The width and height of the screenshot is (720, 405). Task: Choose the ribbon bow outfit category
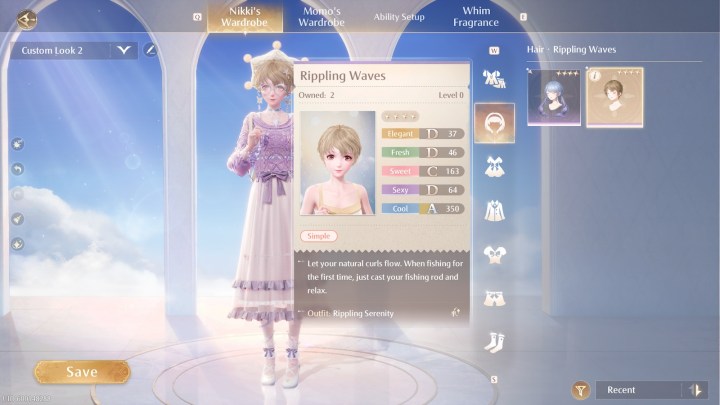pyautogui.click(x=494, y=78)
